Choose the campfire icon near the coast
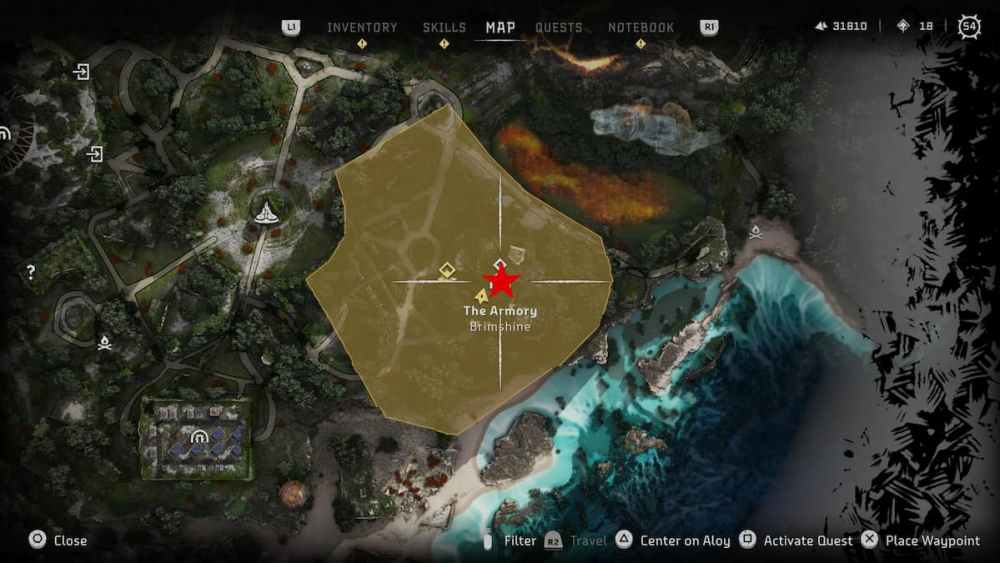This screenshot has width=1000, height=563. [x=756, y=232]
